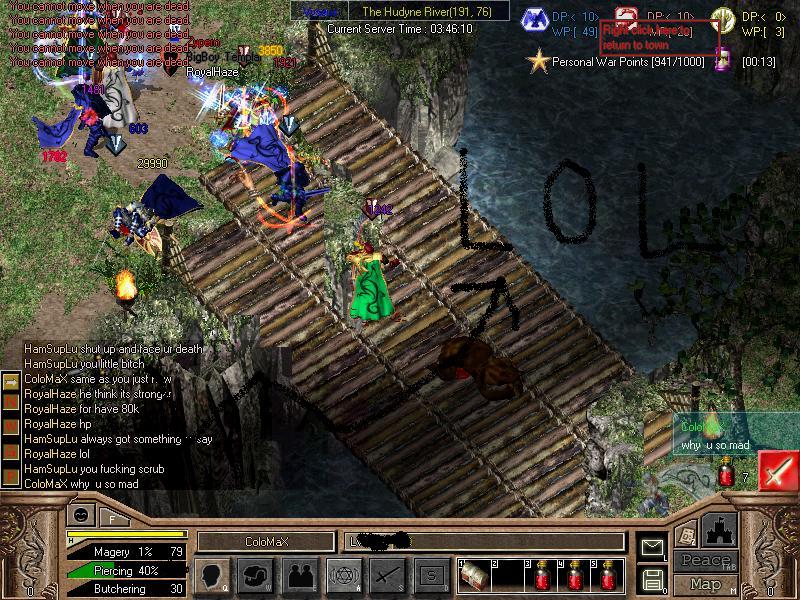Image resolution: width=800 pixels, height=600 pixels.
Task: Click the head silhouette button
Action: pyautogui.click(x=212, y=574)
